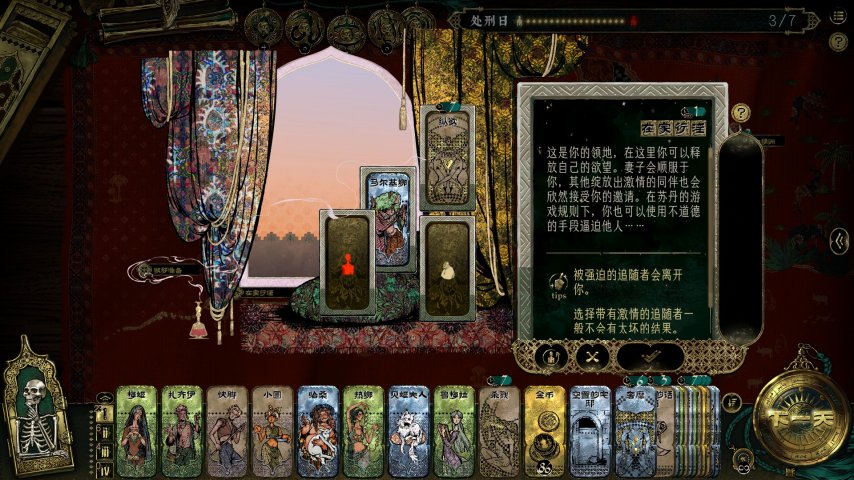Screen dimensions: 854x480
Task: Pick the 扎齐伊 card from hand
Action: coord(182,431)
